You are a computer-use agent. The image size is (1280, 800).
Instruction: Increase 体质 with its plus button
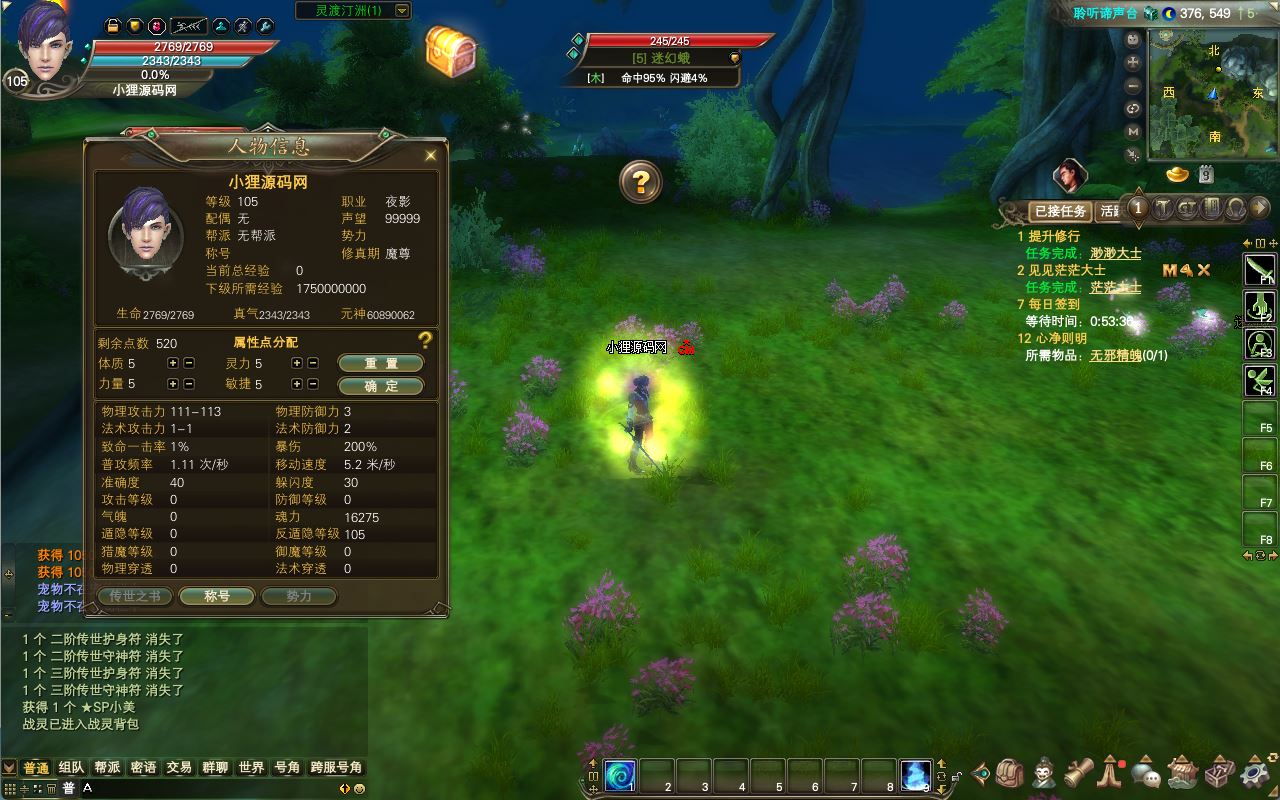click(173, 363)
